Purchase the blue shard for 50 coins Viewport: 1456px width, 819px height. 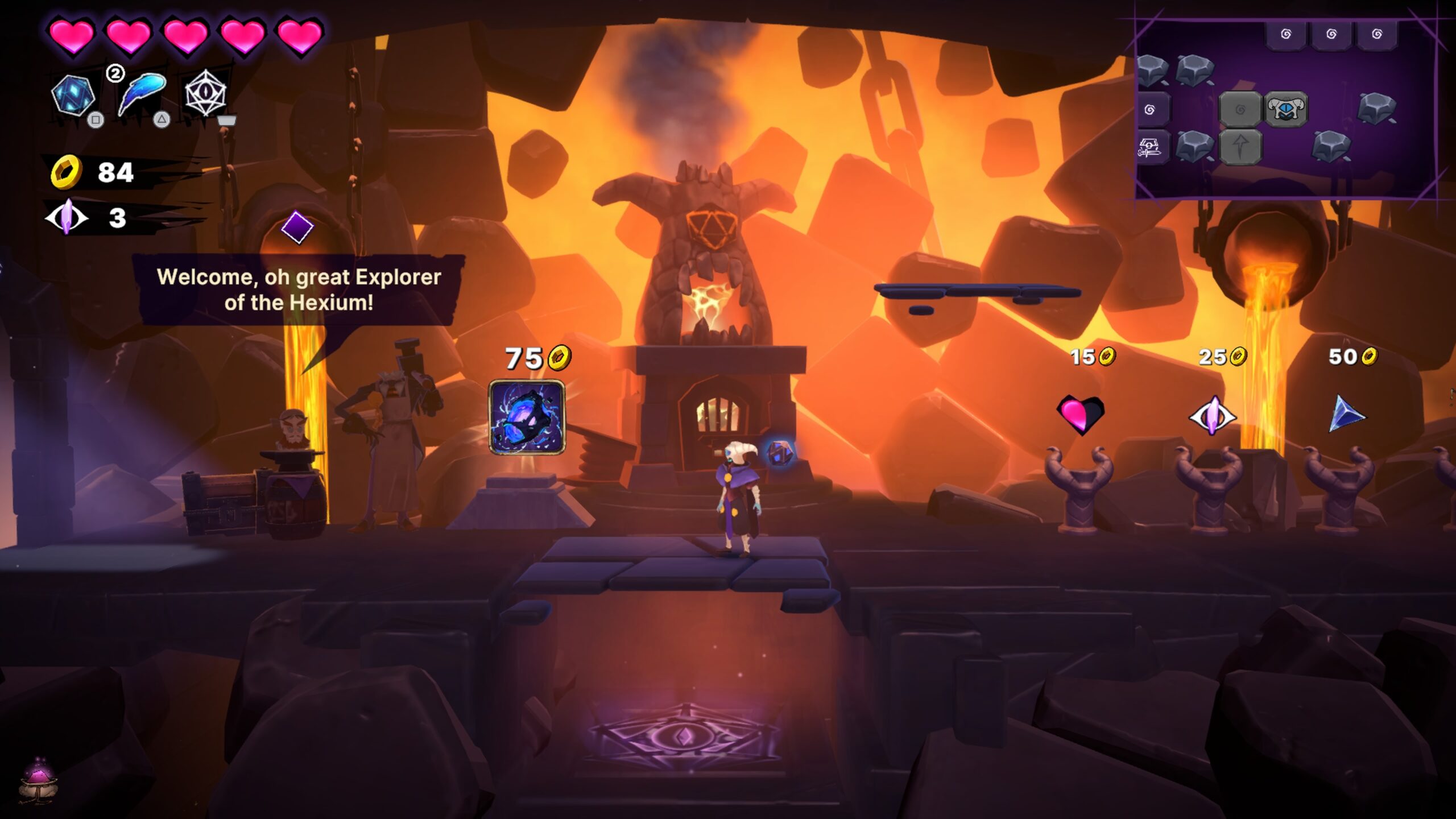click(1346, 414)
